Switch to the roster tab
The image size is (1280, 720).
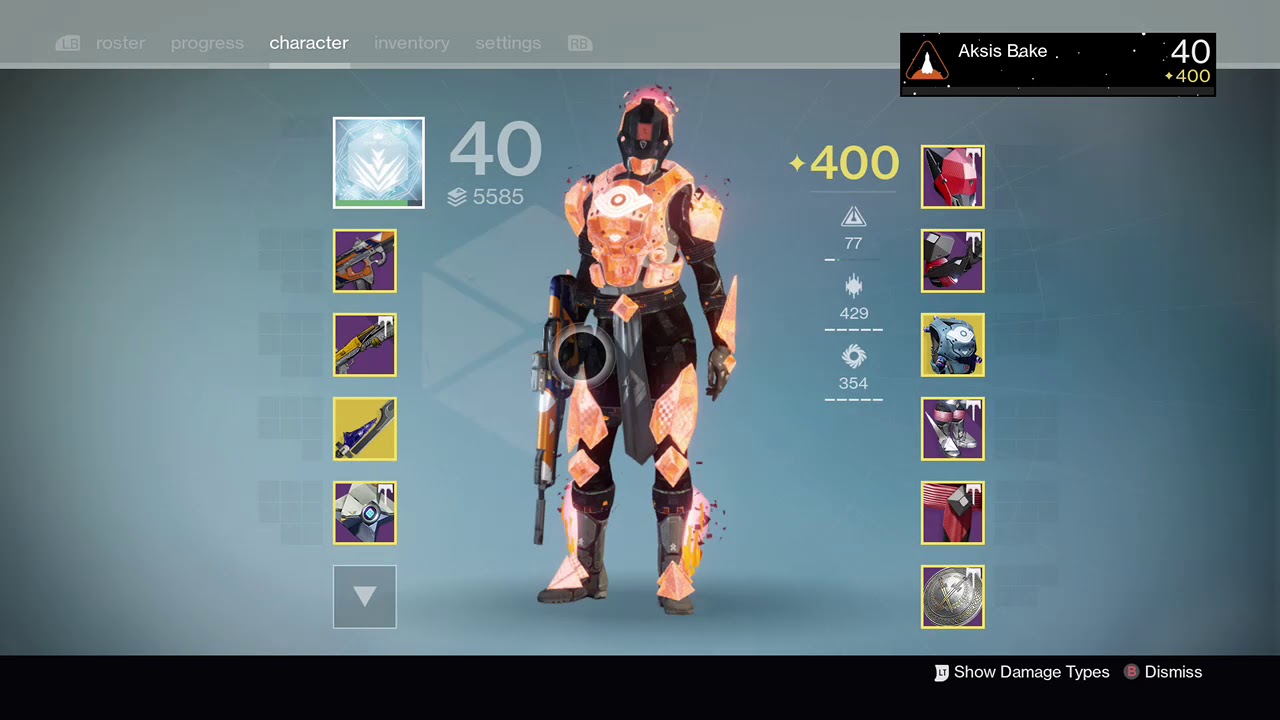(x=120, y=43)
